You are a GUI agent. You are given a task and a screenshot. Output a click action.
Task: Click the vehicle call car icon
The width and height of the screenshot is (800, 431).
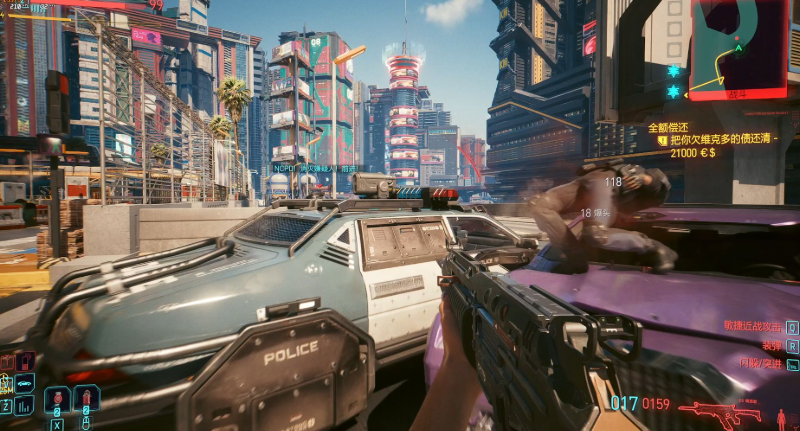coord(24,383)
